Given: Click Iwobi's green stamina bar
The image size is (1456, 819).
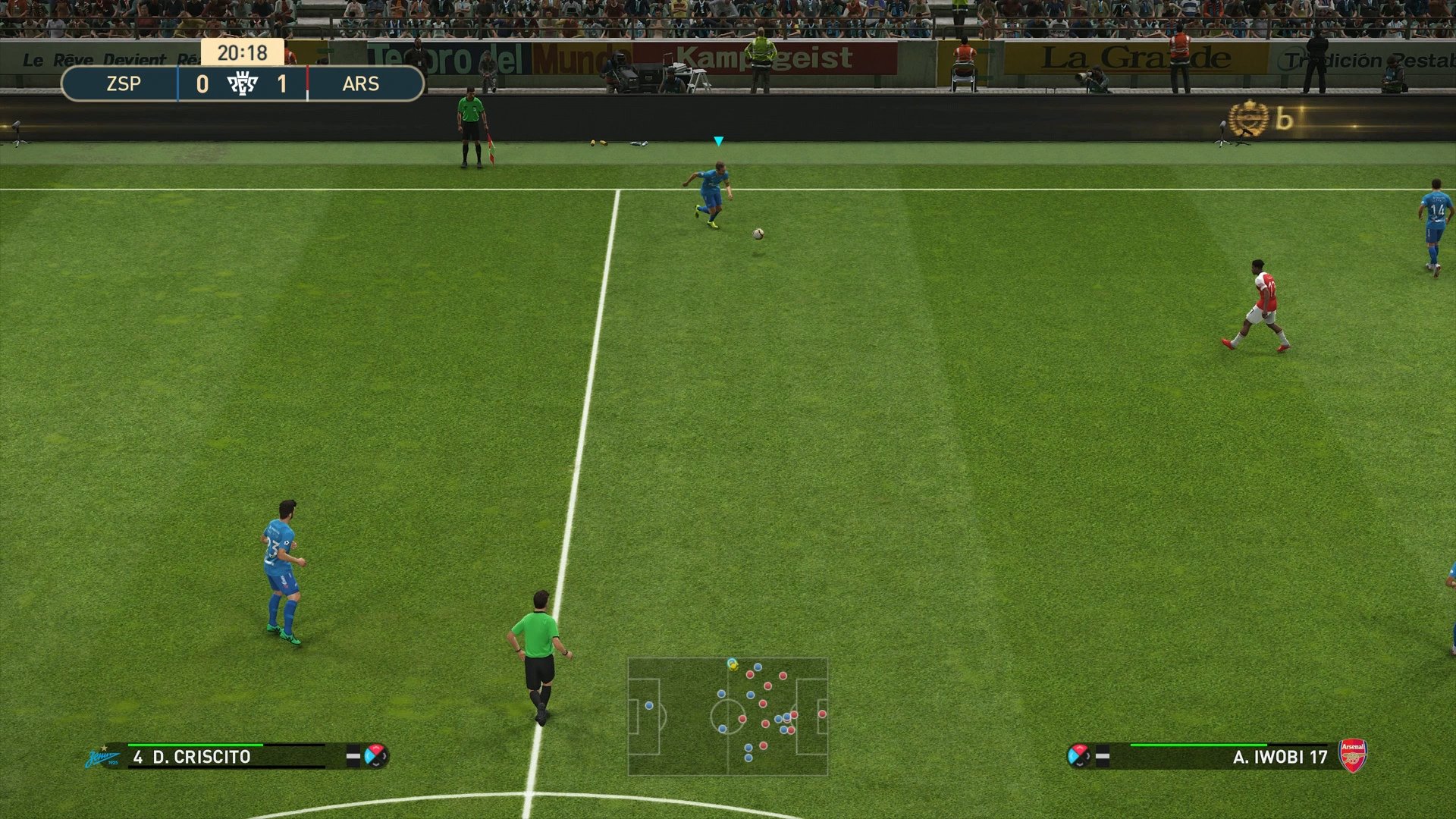Looking at the screenshot, I should pyautogui.click(x=1198, y=744).
